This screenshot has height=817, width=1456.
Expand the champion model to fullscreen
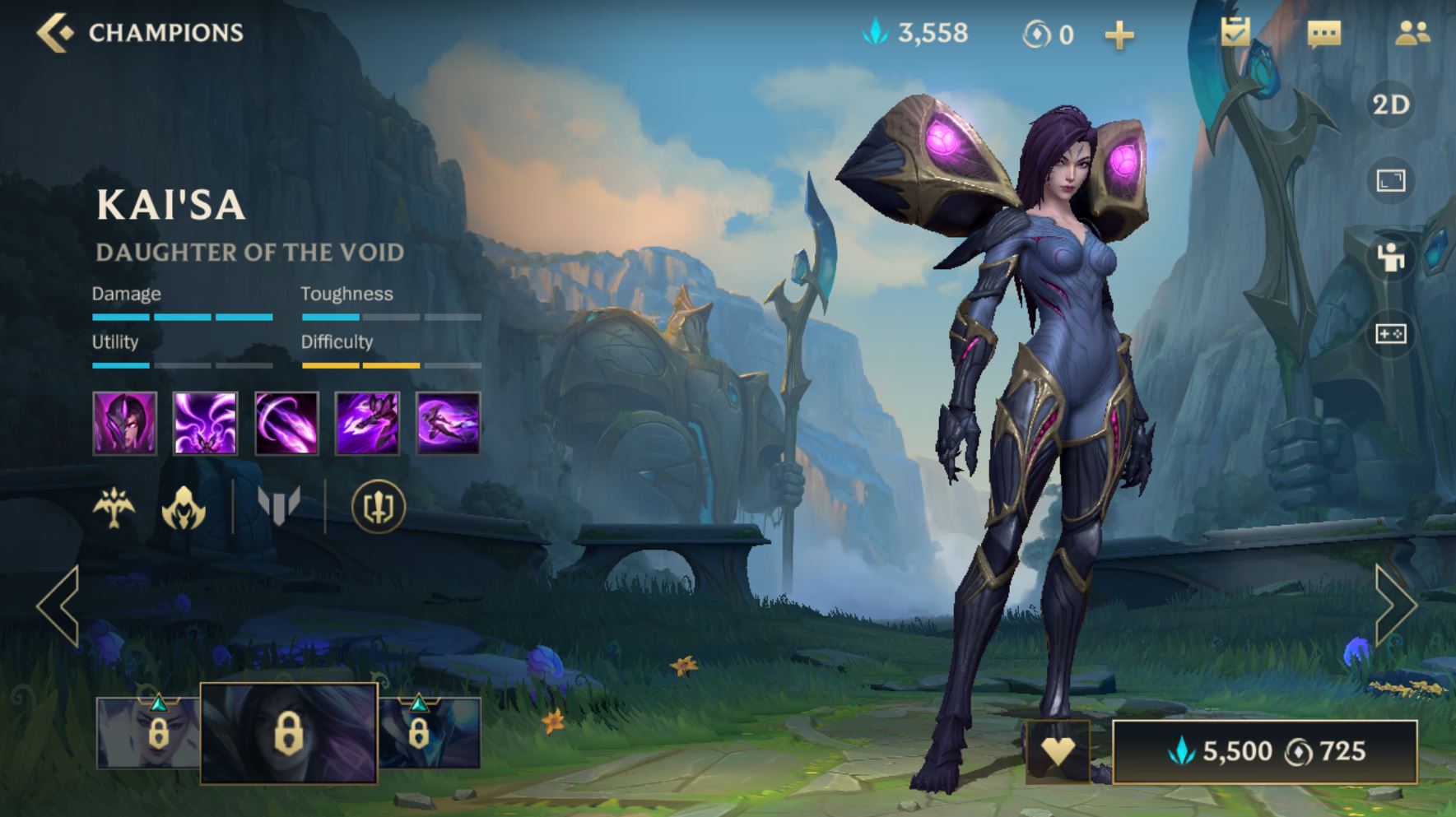[x=1390, y=180]
